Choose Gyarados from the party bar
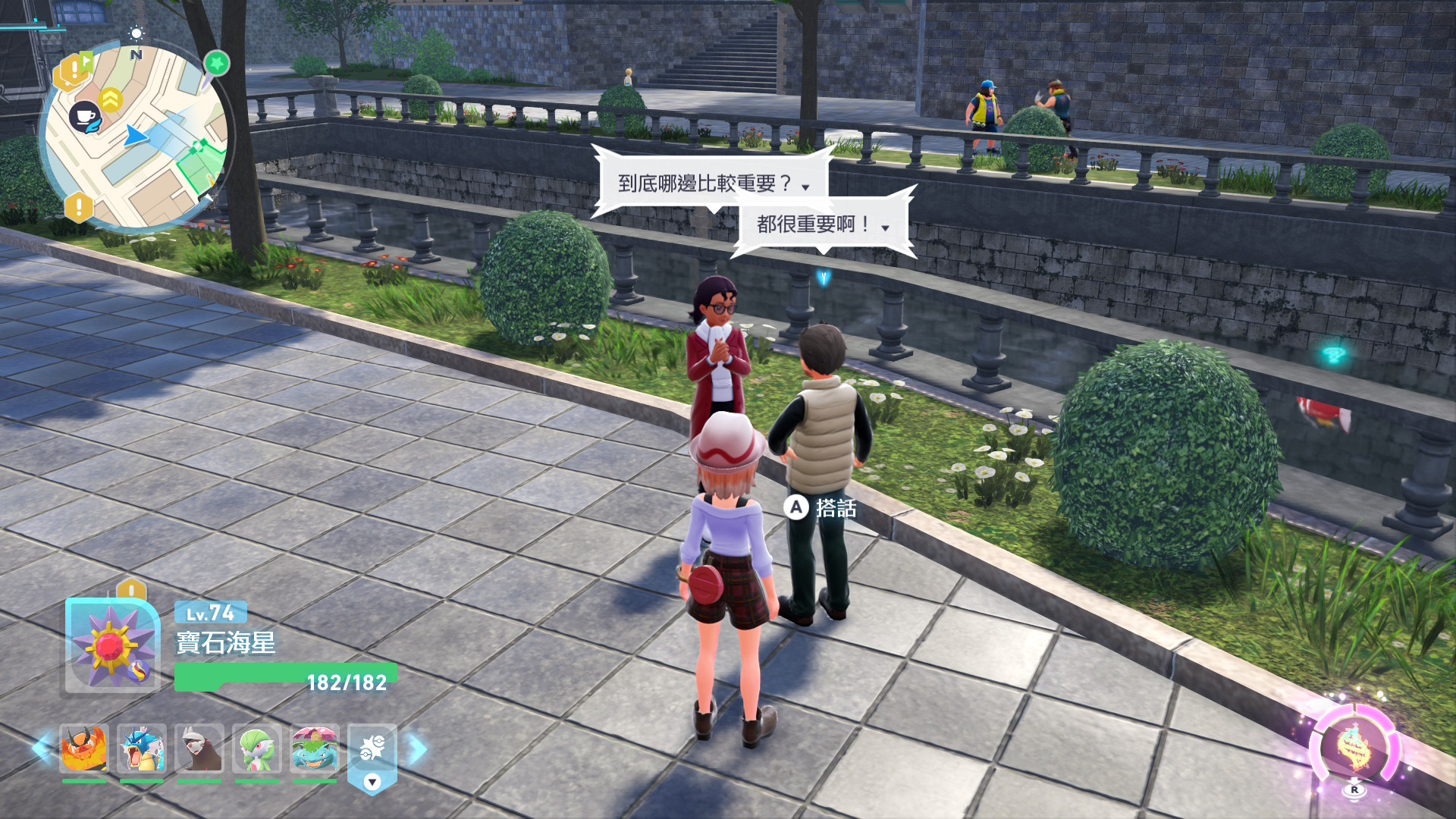 point(142,748)
